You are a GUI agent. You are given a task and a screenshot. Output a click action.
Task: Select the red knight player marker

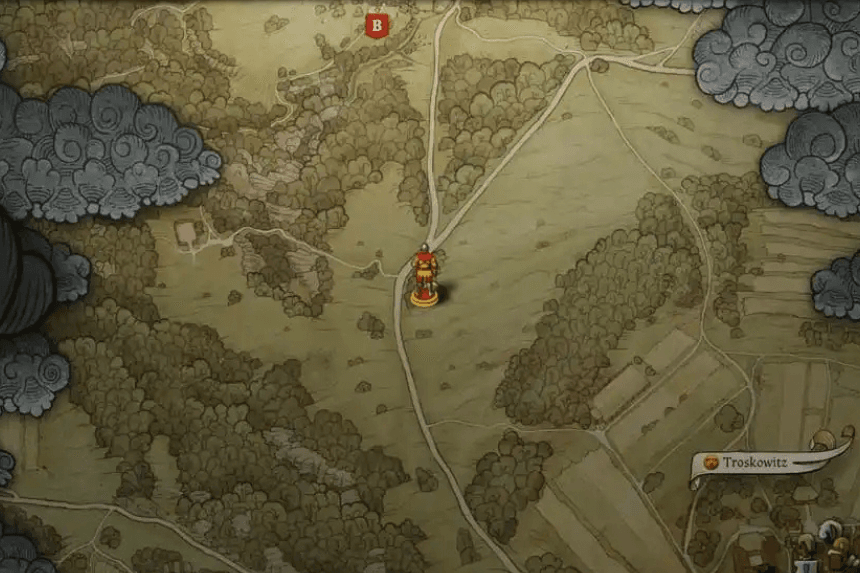(x=425, y=274)
